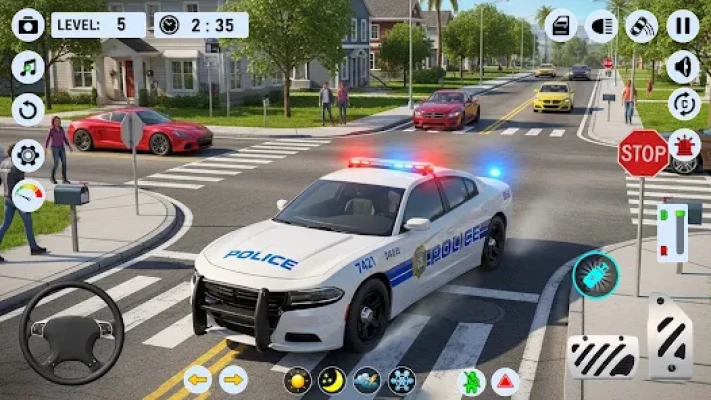
Task: Click the circular arrow restart button
Action: tap(28, 109)
